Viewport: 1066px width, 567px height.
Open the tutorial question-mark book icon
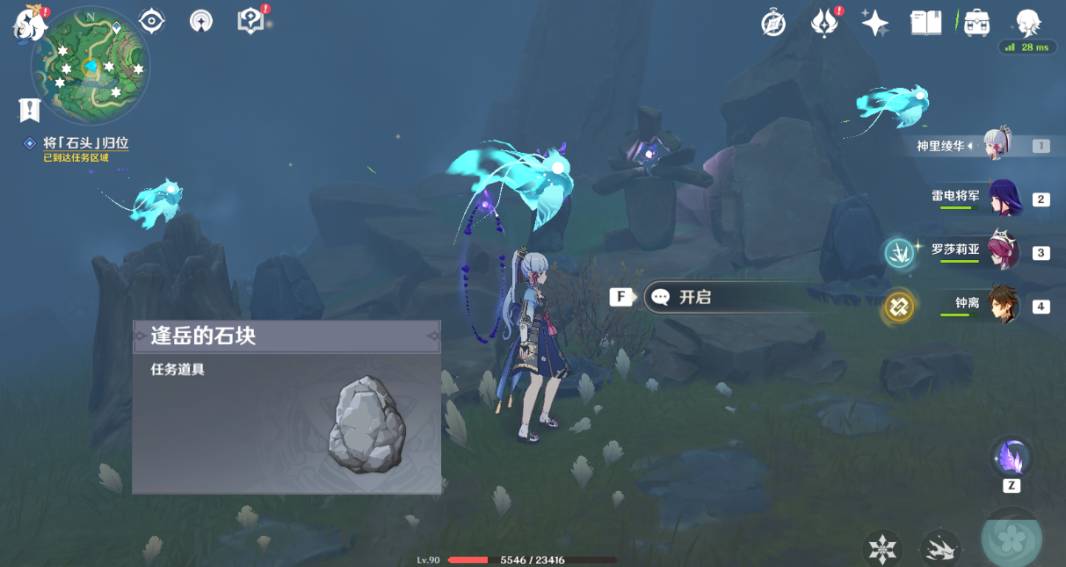pyautogui.click(x=250, y=20)
